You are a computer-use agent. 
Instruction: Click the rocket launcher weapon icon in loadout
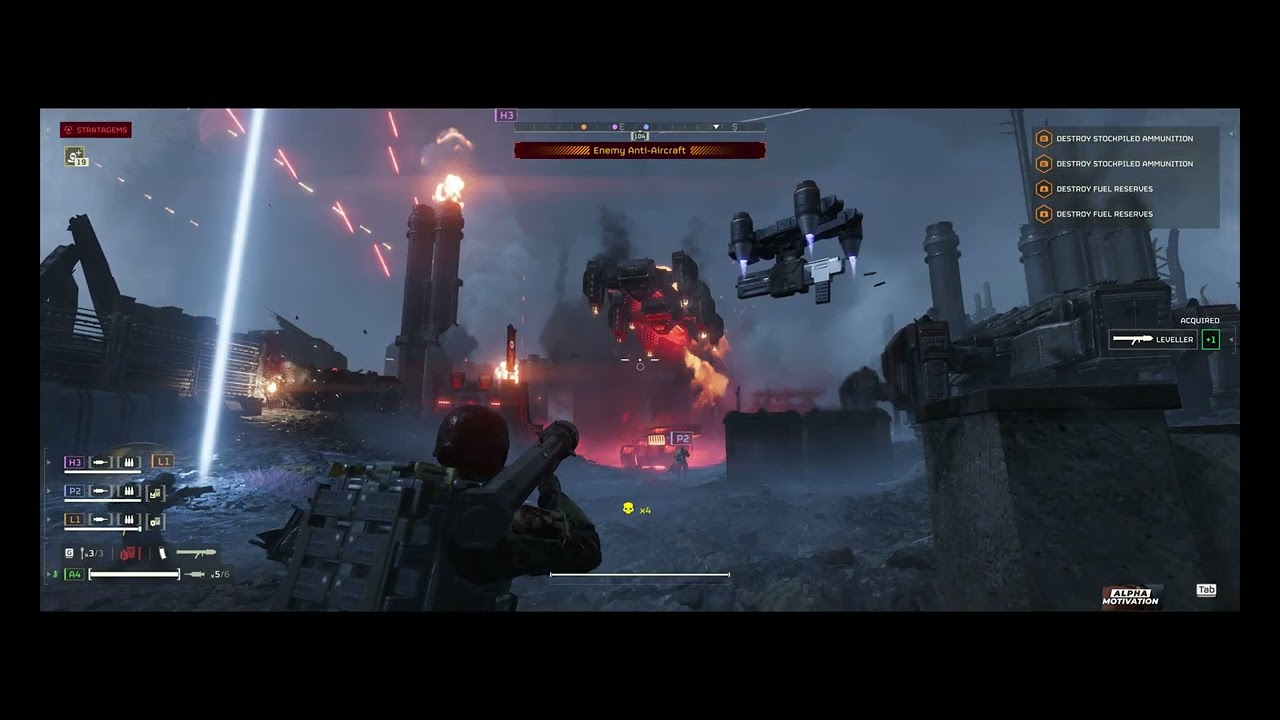pyautogui.click(x=196, y=552)
